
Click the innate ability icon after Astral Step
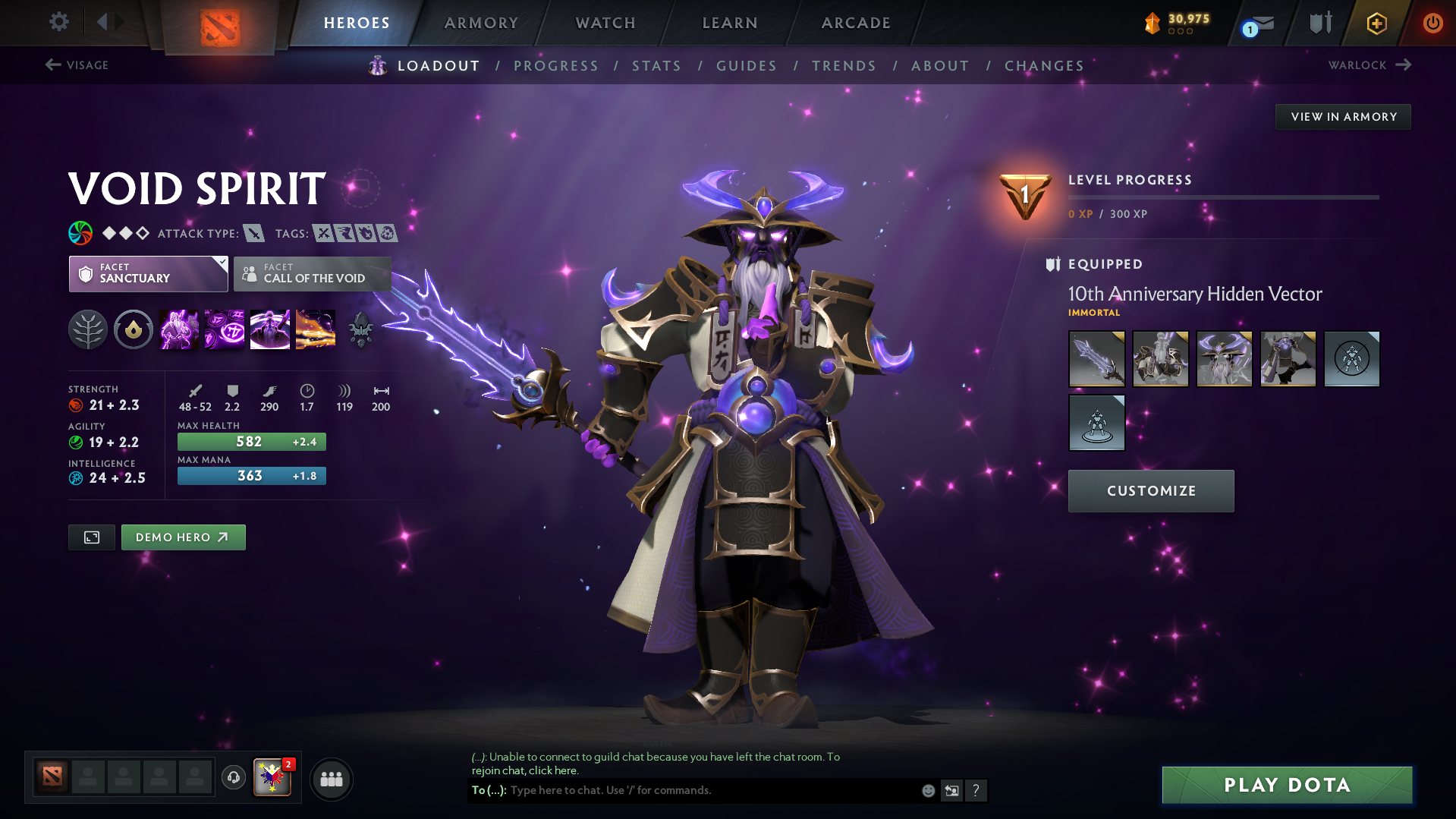point(360,329)
